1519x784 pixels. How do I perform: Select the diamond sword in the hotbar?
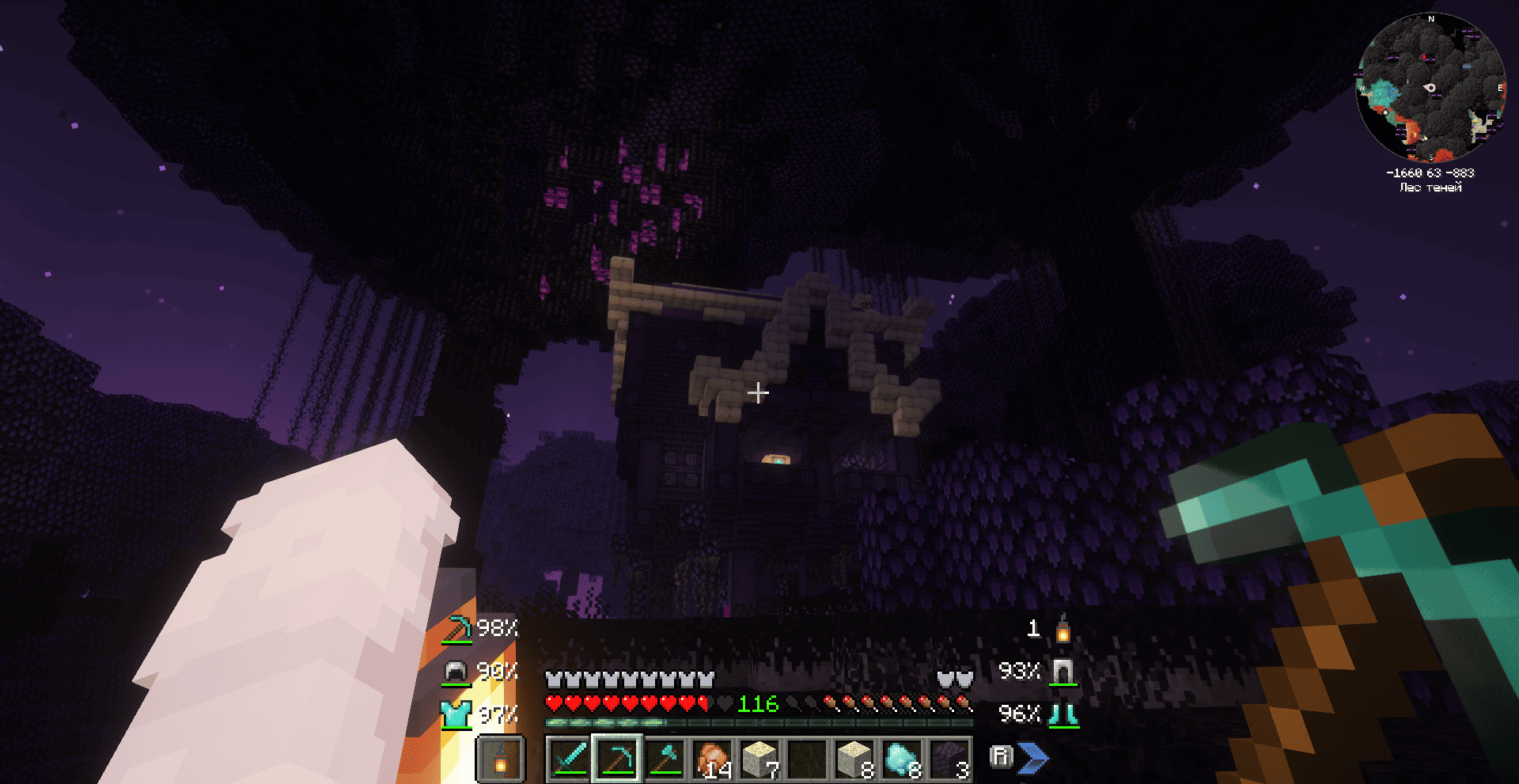[x=568, y=758]
